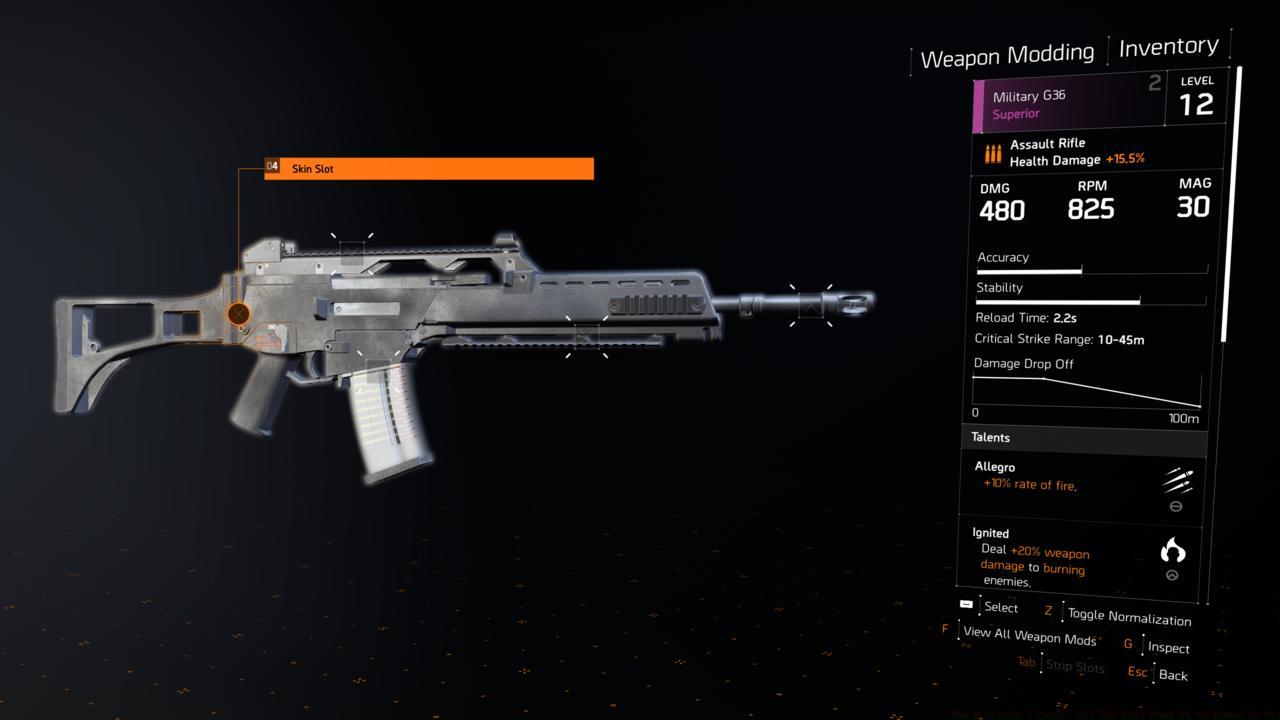The height and width of the screenshot is (720, 1280).
Task: Open the Skin Slot label callout
Action: pos(418,169)
